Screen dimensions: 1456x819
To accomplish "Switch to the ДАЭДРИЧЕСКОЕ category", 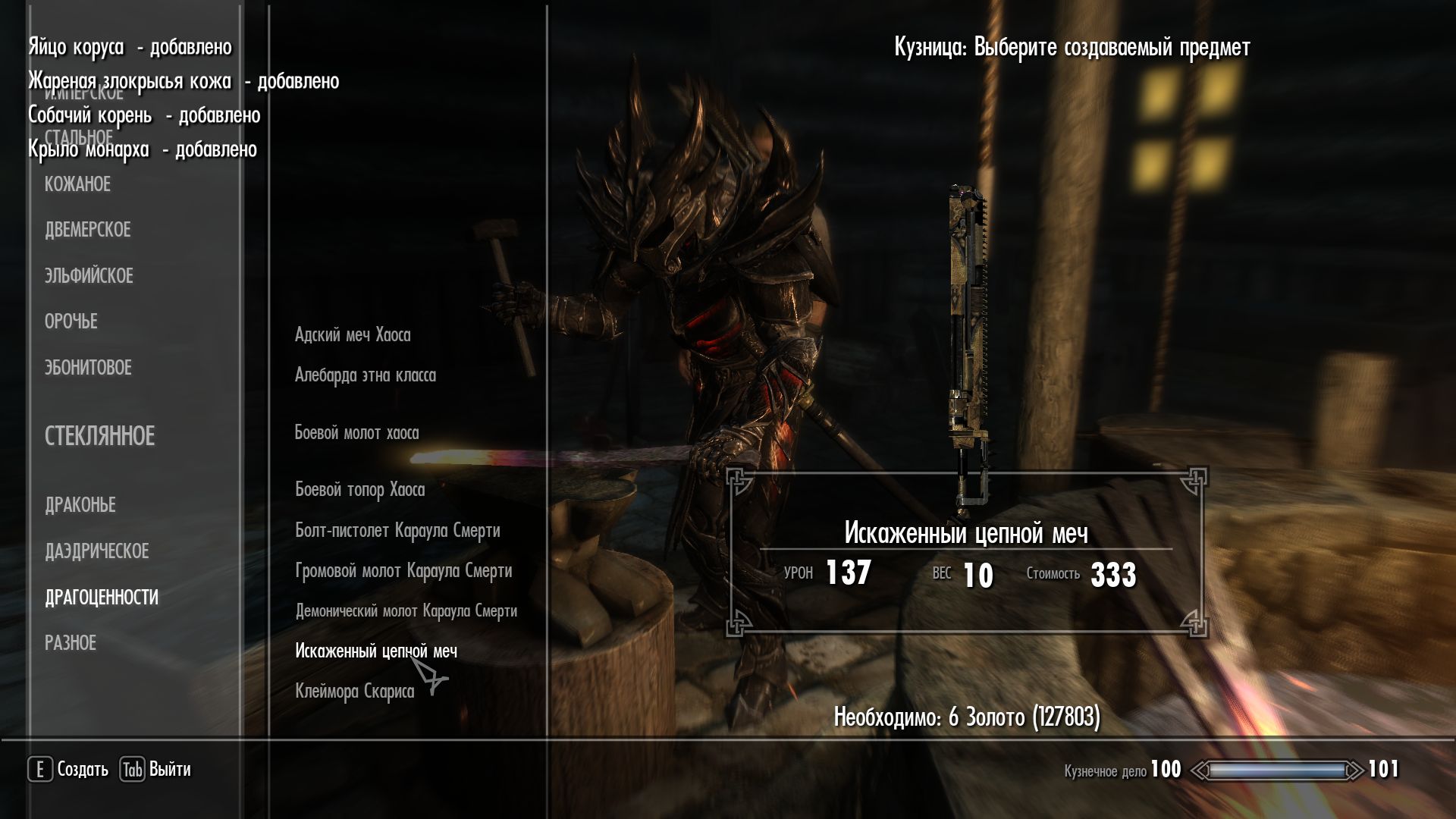I will [x=96, y=551].
